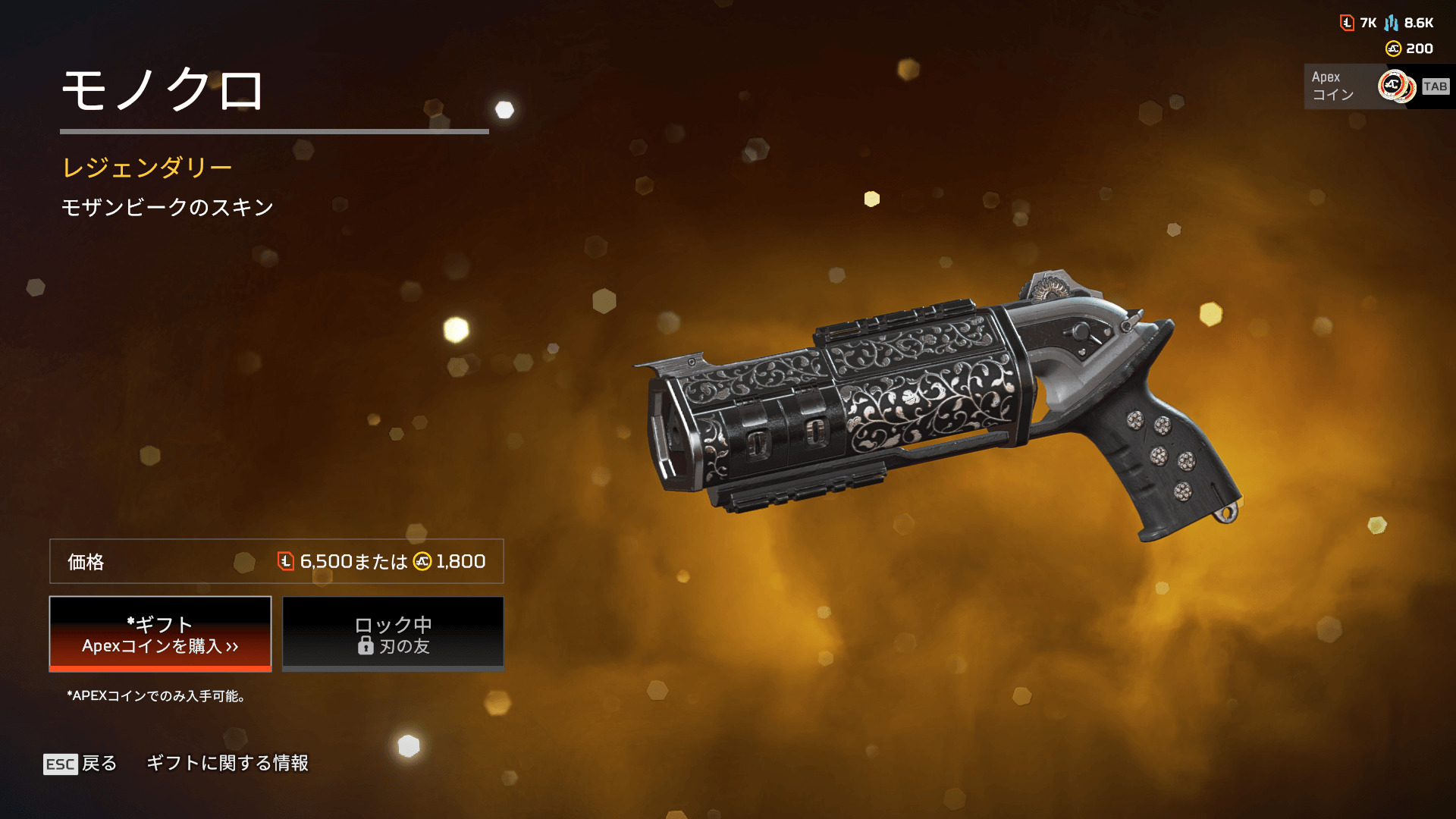Select the locked 刃の友 button
Screen dimensions: 1456x819
click(393, 634)
